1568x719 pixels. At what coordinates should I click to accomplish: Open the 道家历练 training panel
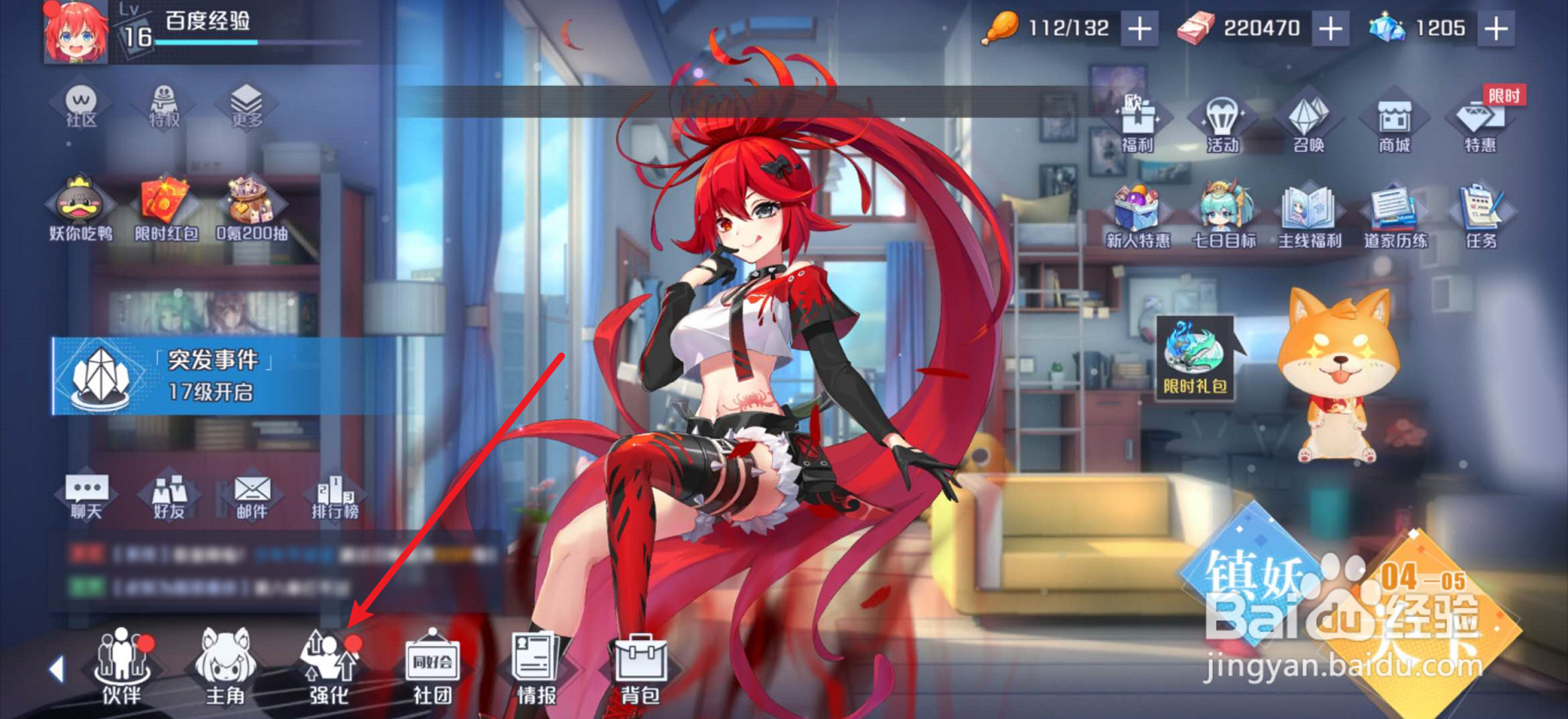[1393, 213]
